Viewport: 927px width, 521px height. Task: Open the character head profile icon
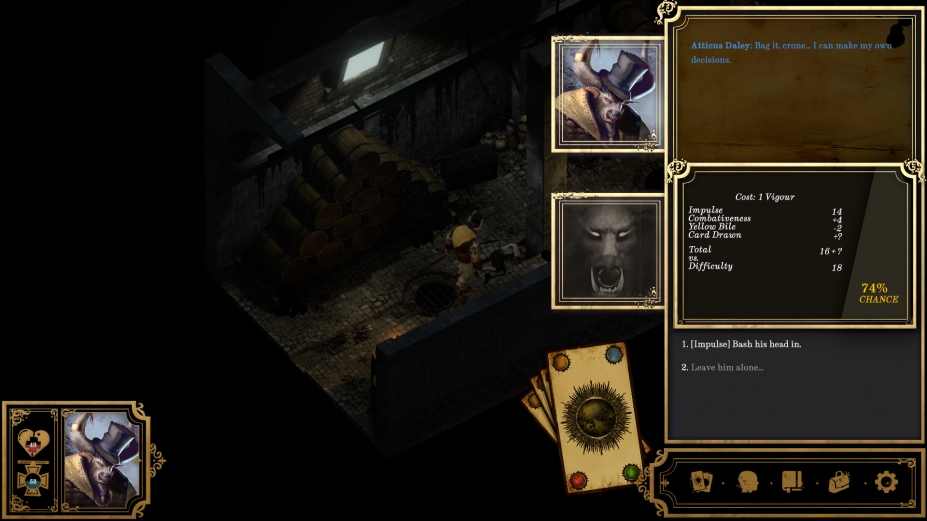747,482
